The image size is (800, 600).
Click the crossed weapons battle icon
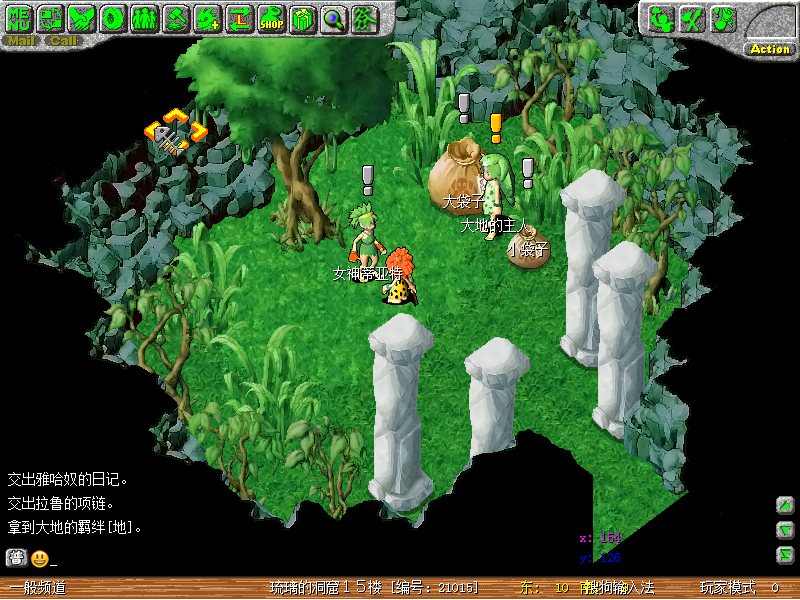tap(692, 18)
